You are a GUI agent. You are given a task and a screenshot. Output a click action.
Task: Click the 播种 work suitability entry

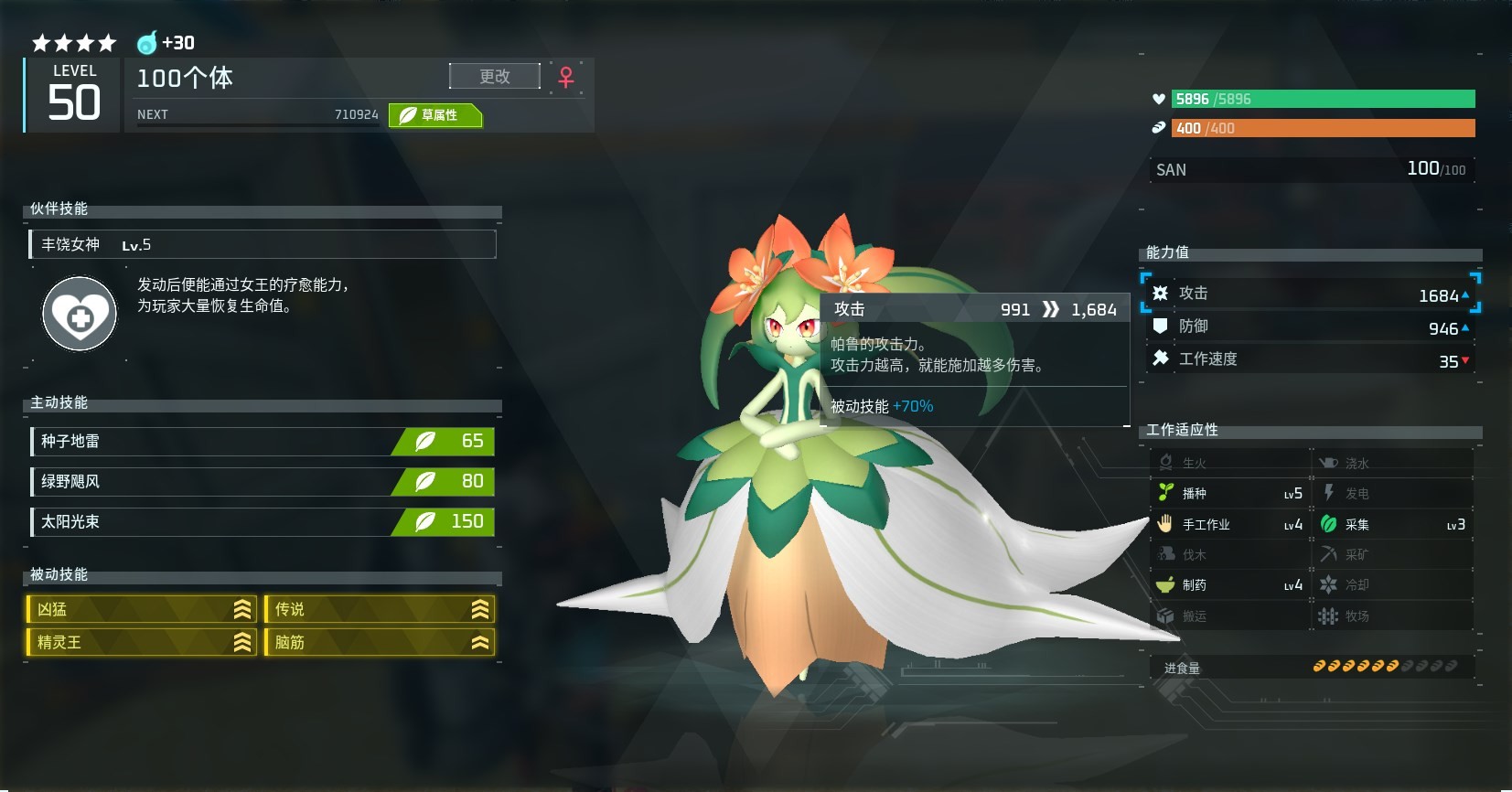[1229, 494]
